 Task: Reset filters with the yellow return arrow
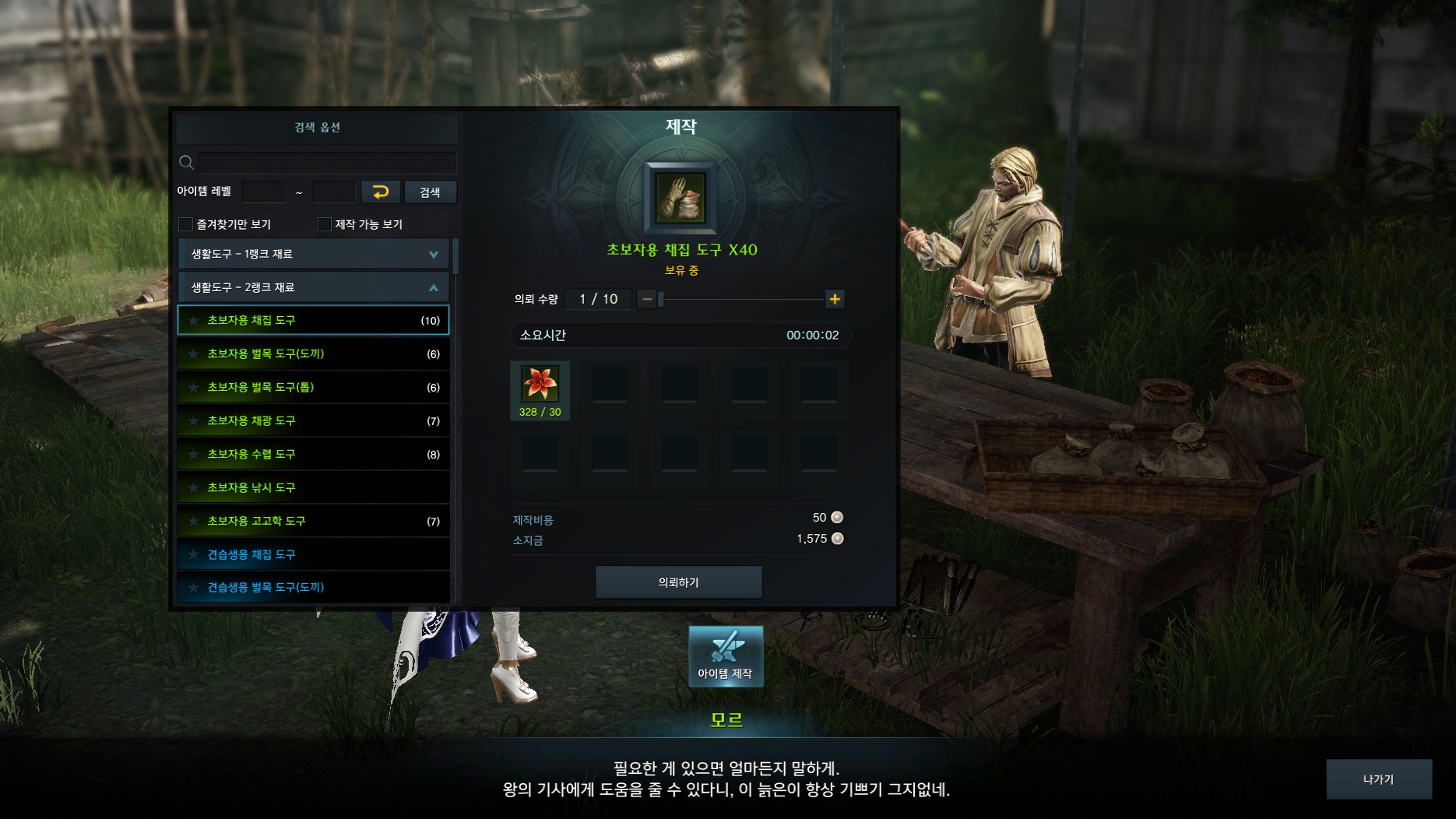pyautogui.click(x=381, y=192)
